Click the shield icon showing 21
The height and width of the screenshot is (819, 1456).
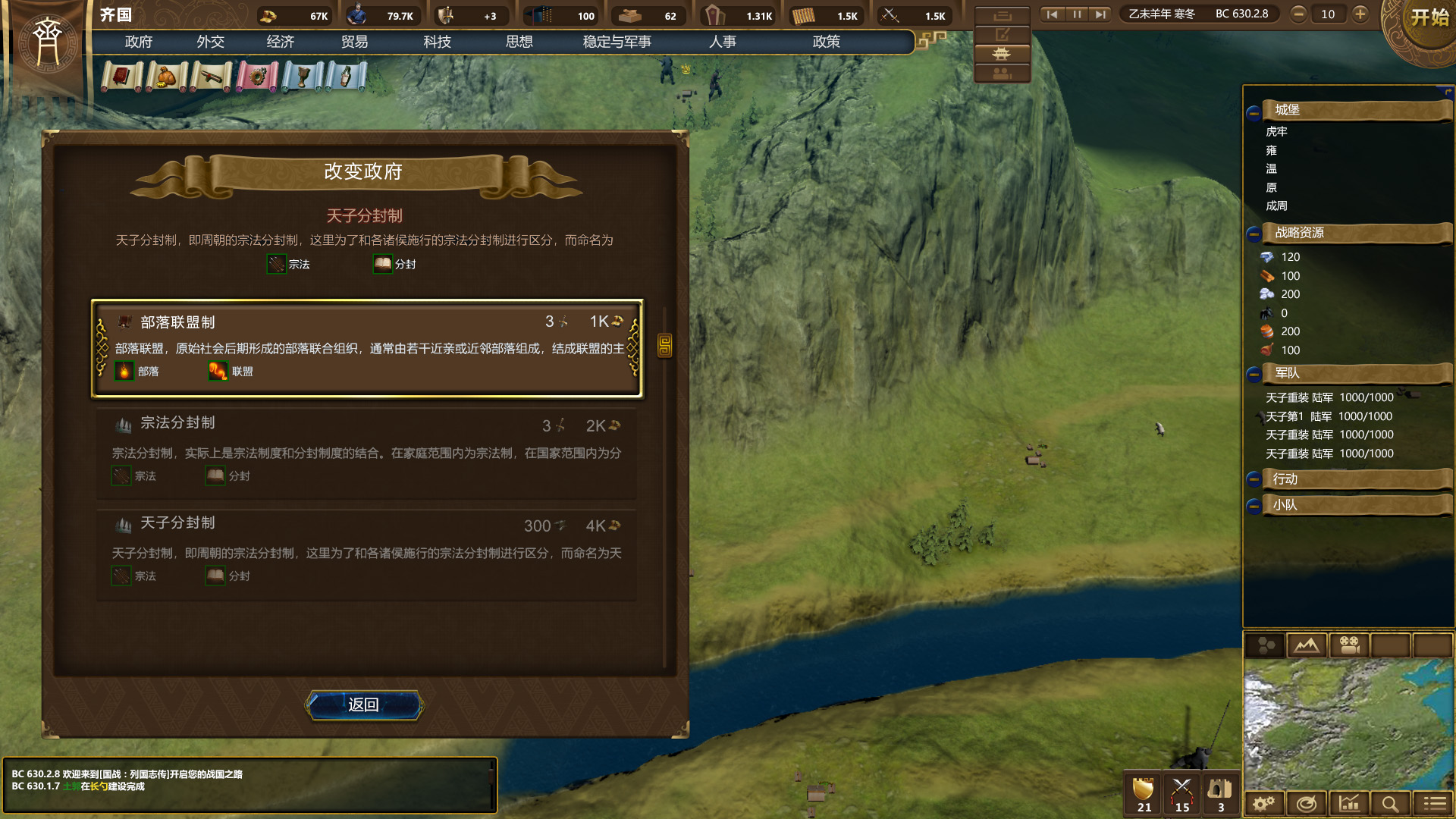[1142, 792]
